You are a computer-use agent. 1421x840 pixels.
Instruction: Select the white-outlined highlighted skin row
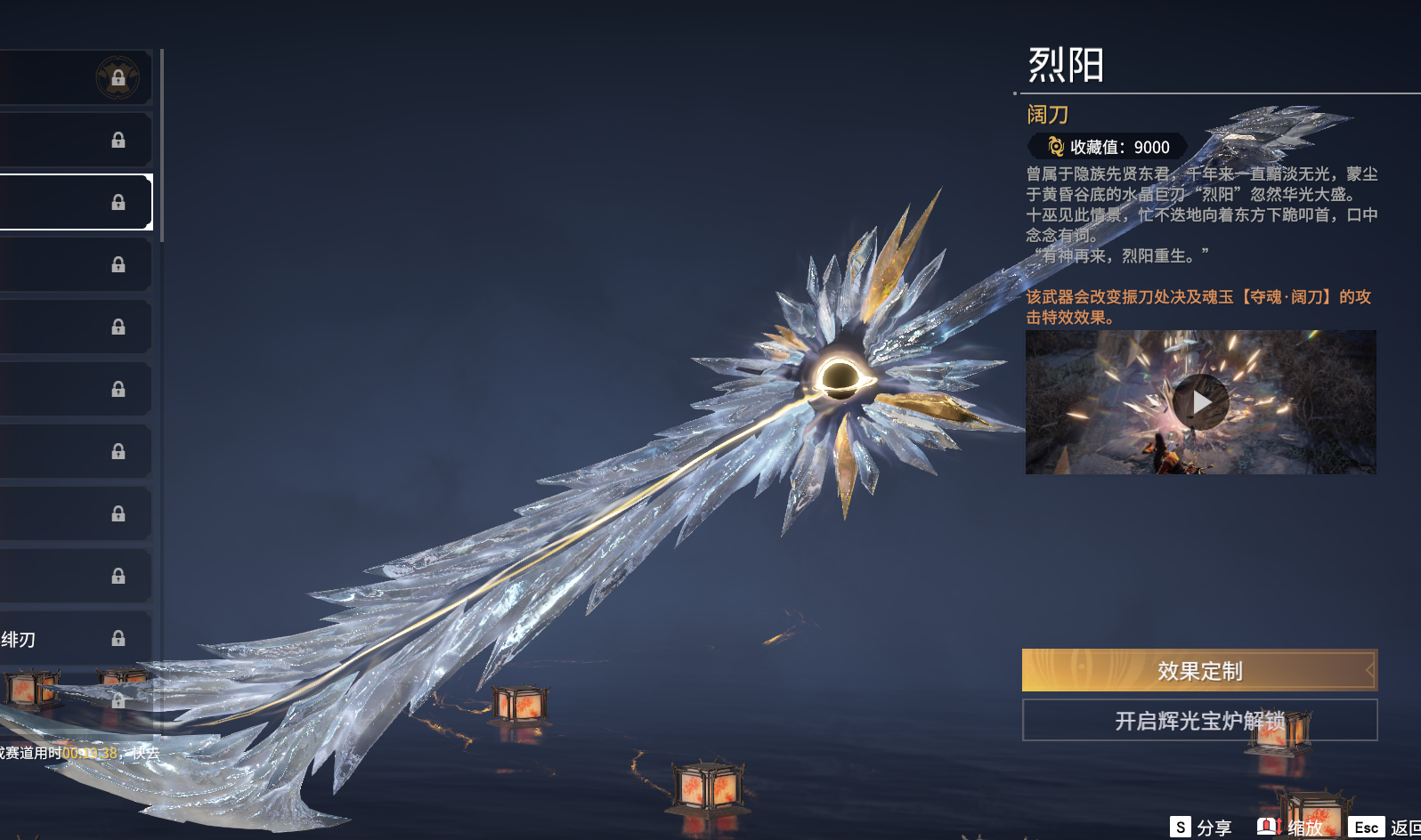coord(76,202)
